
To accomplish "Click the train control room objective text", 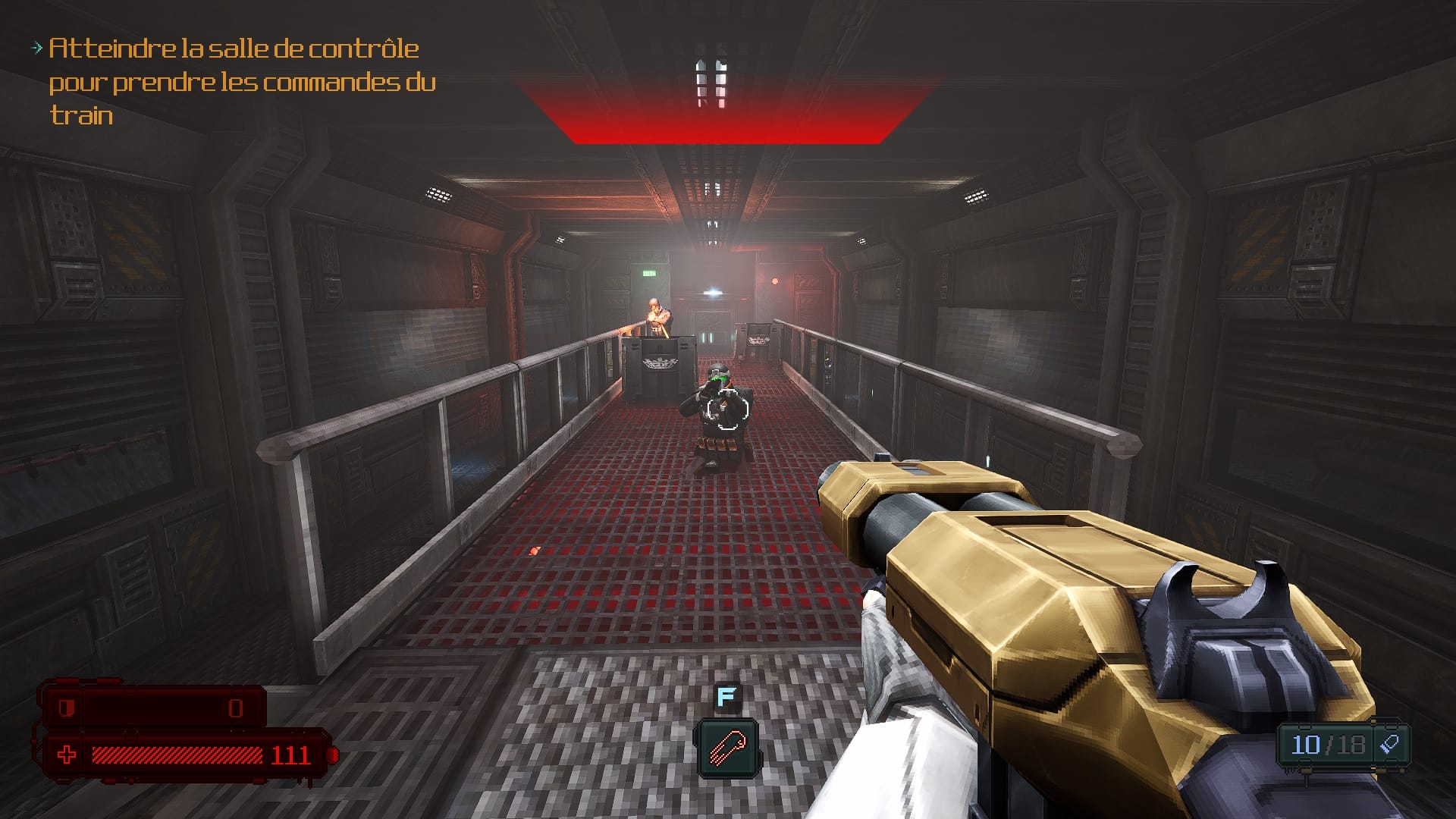I will (241, 82).
